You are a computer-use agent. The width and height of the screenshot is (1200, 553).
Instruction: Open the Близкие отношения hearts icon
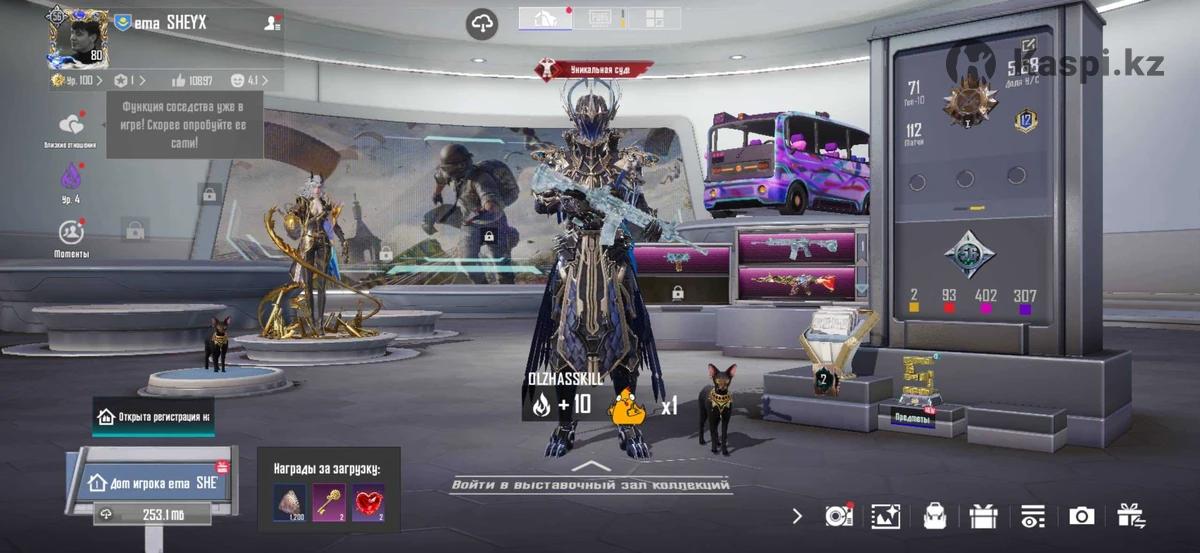(71, 127)
